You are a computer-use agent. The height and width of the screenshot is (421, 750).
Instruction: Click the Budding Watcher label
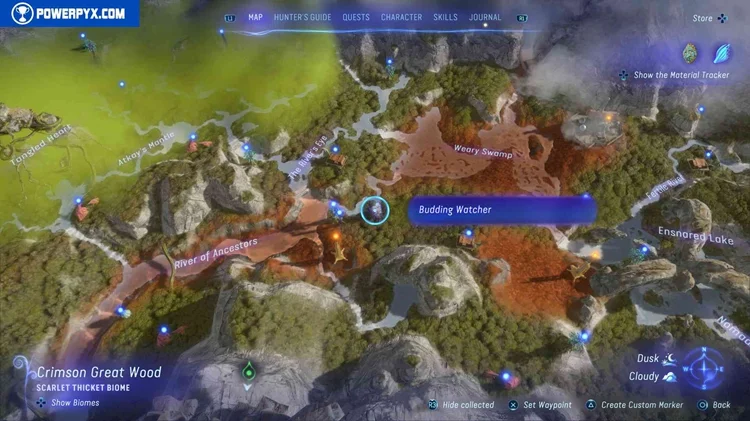[501, 210]
